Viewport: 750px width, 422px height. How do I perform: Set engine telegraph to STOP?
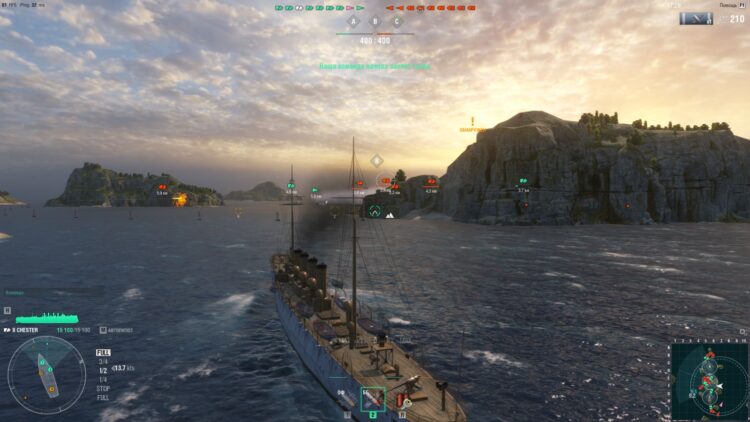pos(103,388)
